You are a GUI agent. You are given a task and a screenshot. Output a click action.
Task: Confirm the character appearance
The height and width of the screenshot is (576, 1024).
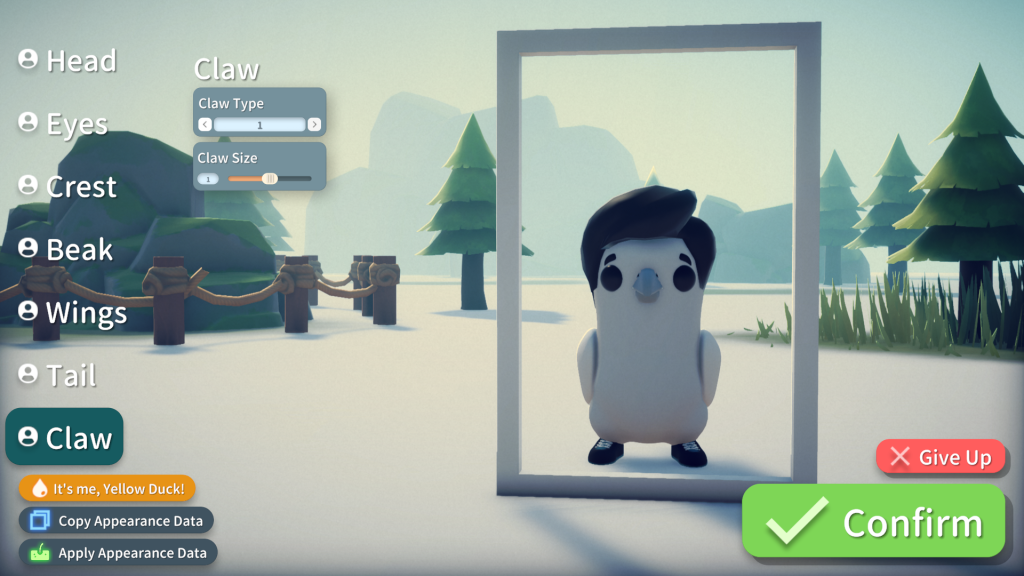click(873, 522)
